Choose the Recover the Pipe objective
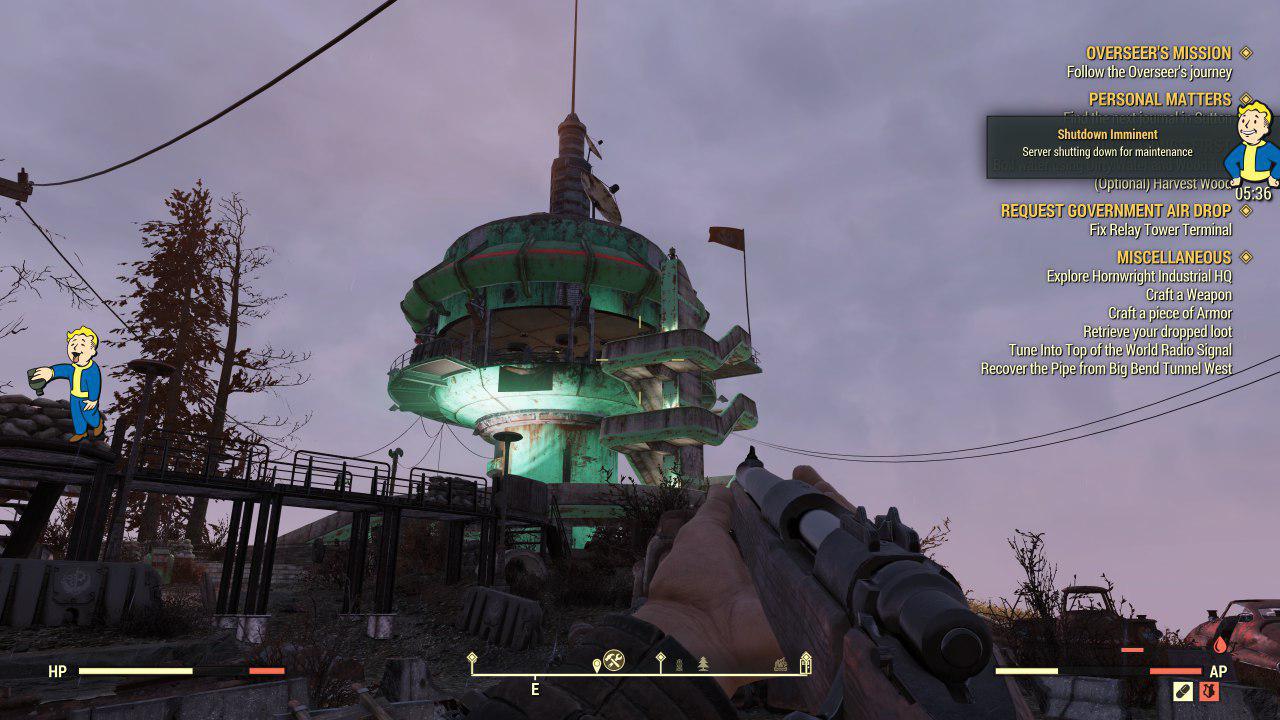 pyautogui.click(x=1106, y=369)
